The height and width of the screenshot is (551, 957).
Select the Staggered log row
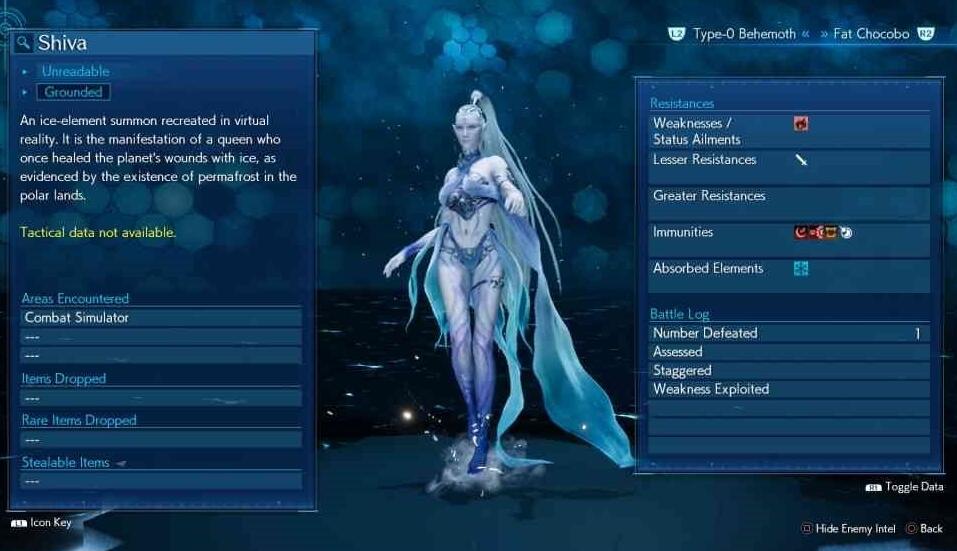788,371
